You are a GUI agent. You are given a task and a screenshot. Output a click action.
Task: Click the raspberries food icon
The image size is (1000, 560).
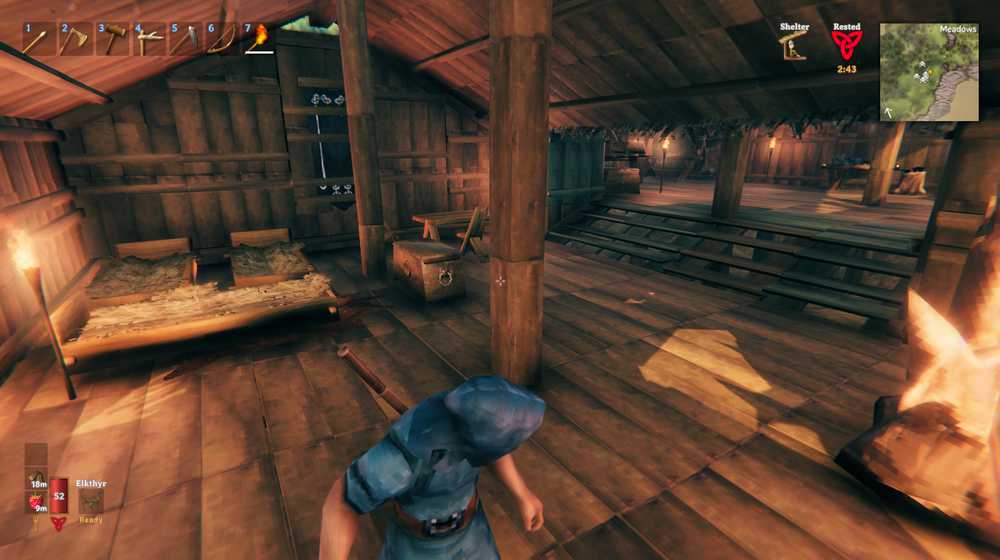pos(36,502)
